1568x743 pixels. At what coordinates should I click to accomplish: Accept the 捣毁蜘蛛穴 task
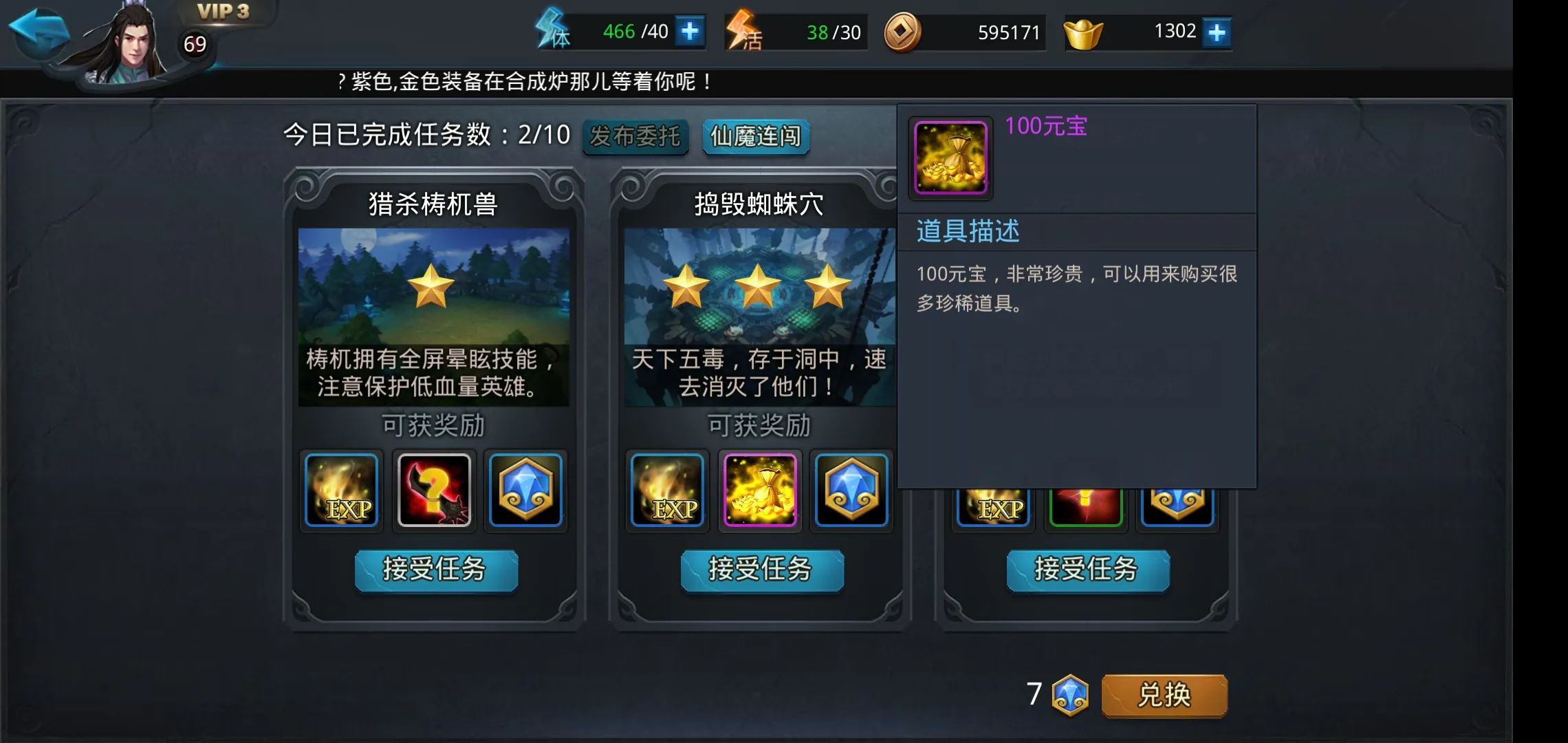761,570
